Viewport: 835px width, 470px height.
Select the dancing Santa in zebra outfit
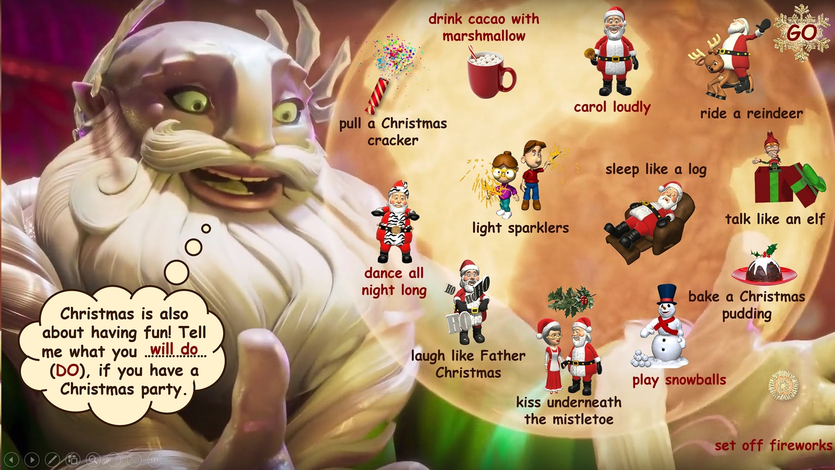396,222
